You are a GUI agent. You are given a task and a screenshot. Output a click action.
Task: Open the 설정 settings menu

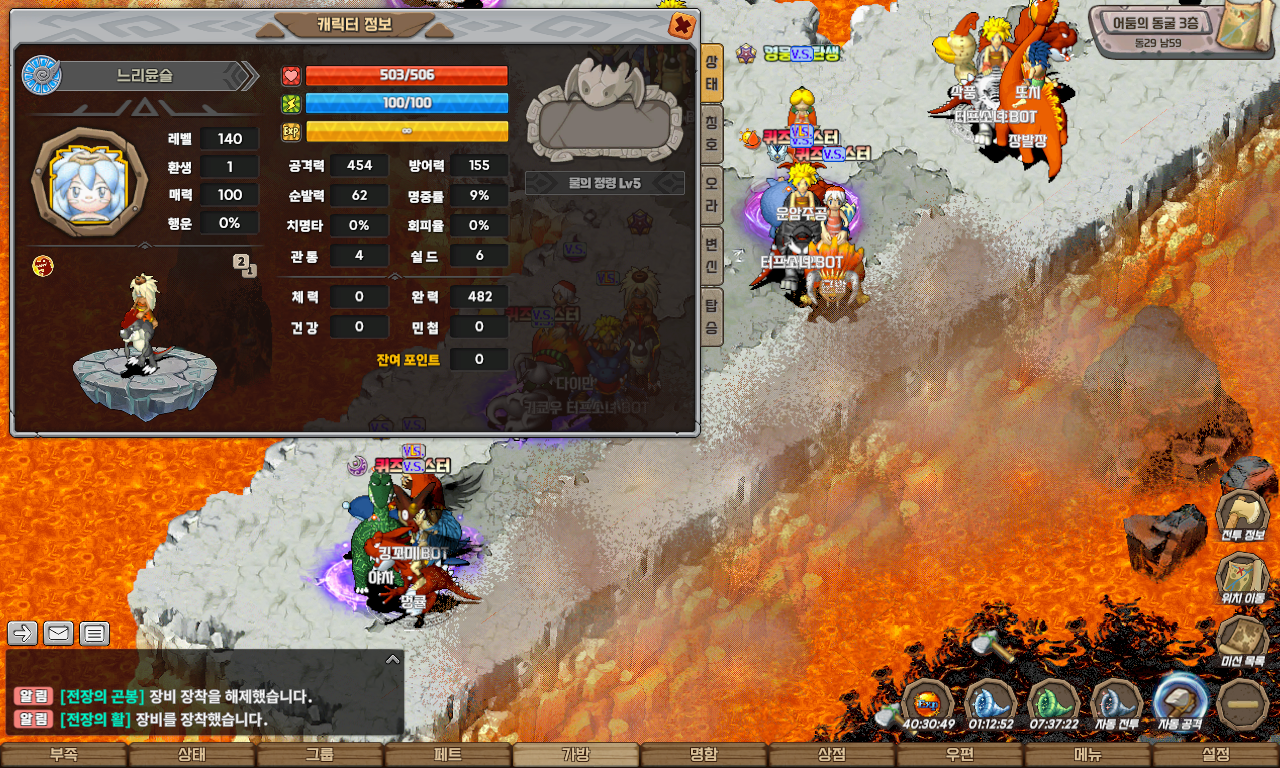coord(1216,755)
